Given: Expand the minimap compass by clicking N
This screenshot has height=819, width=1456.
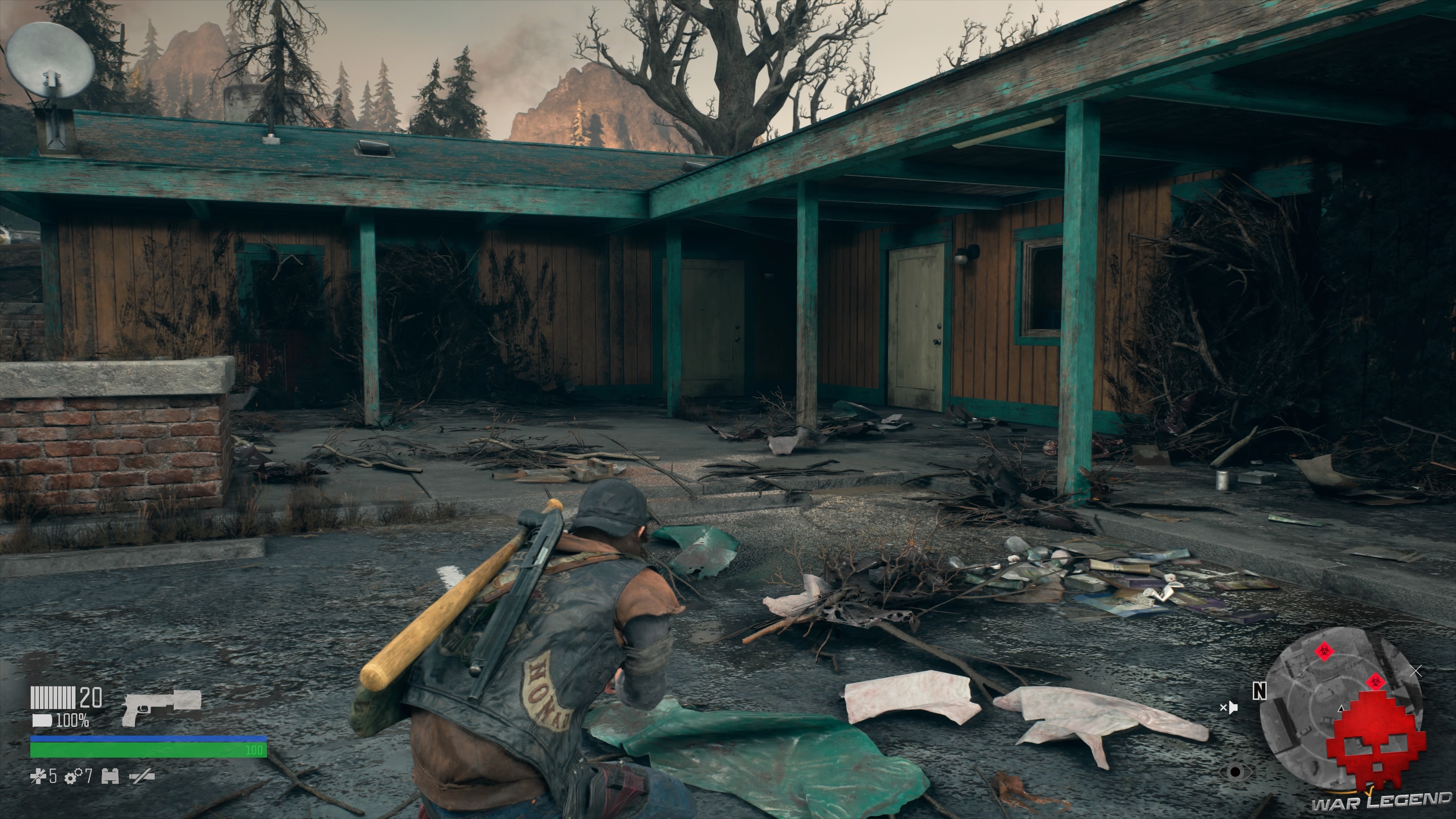Looking at the screenshot, I should click(1259, 692).
